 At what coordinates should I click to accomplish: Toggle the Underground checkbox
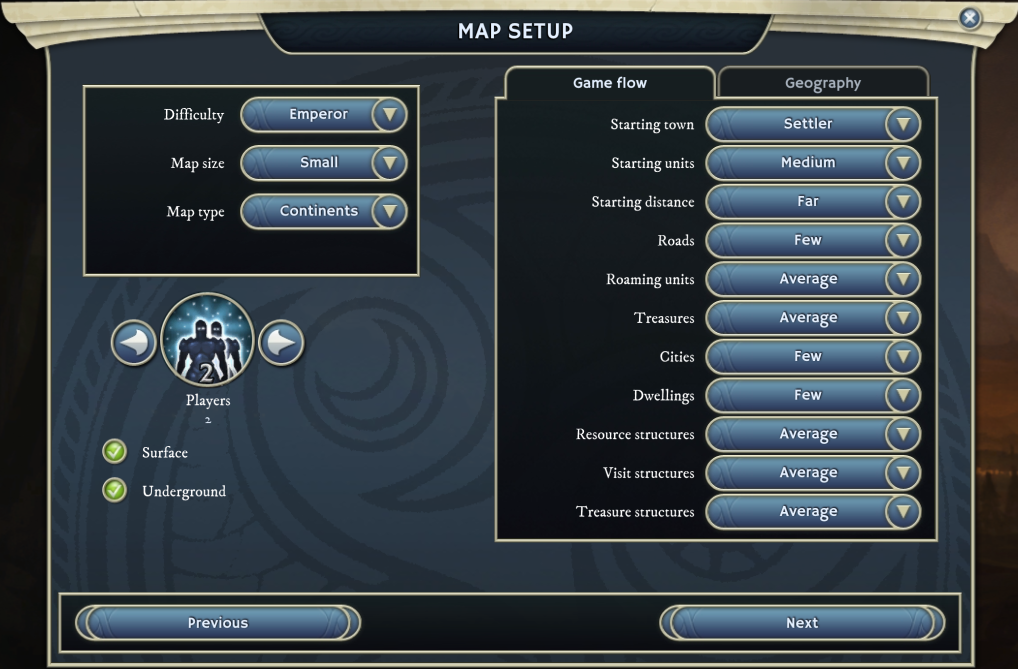[115, 491]
